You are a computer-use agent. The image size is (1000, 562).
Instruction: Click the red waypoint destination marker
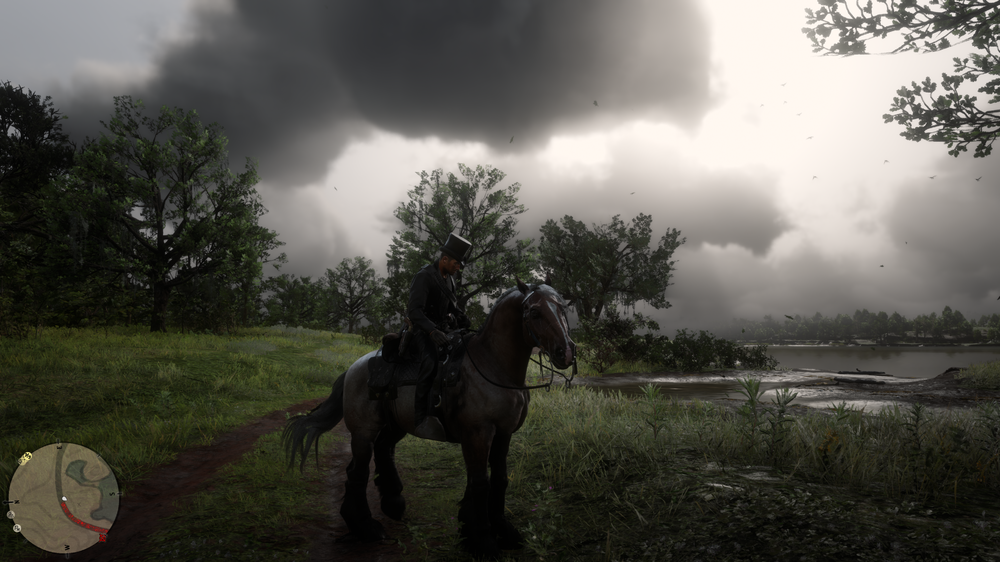[102, 537]
